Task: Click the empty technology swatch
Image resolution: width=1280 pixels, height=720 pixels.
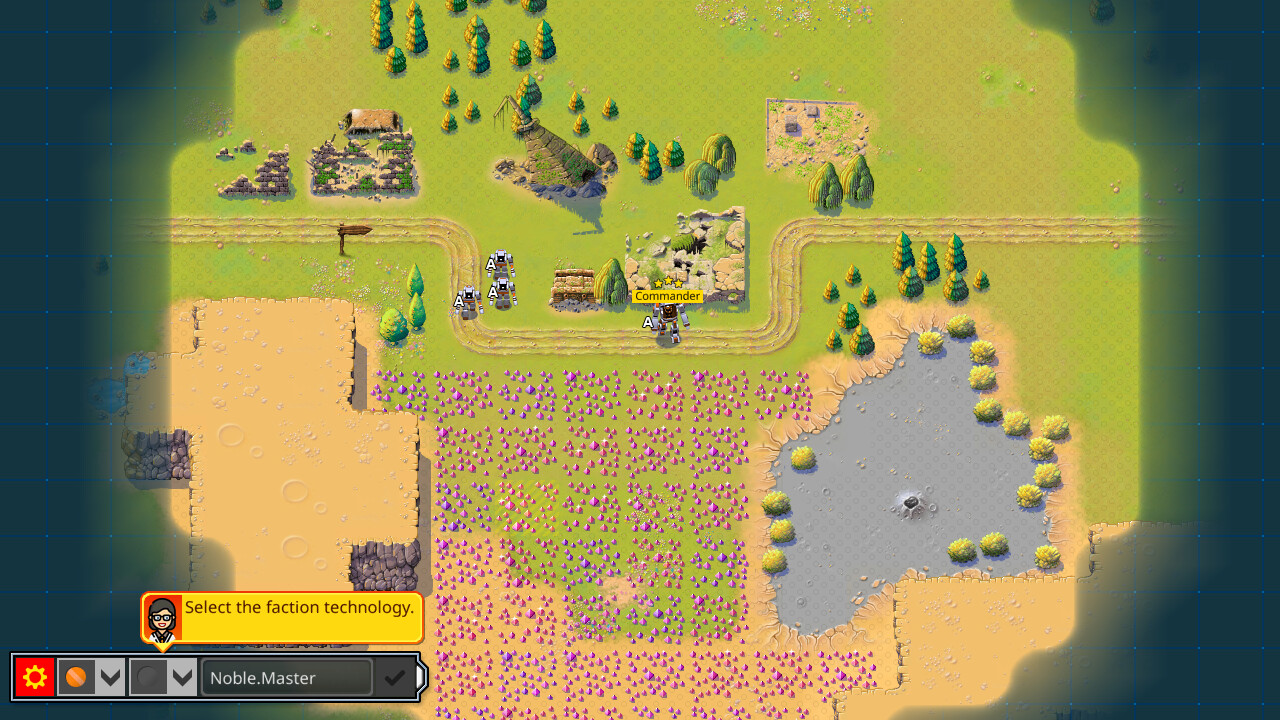Action: tap(147, 677)
